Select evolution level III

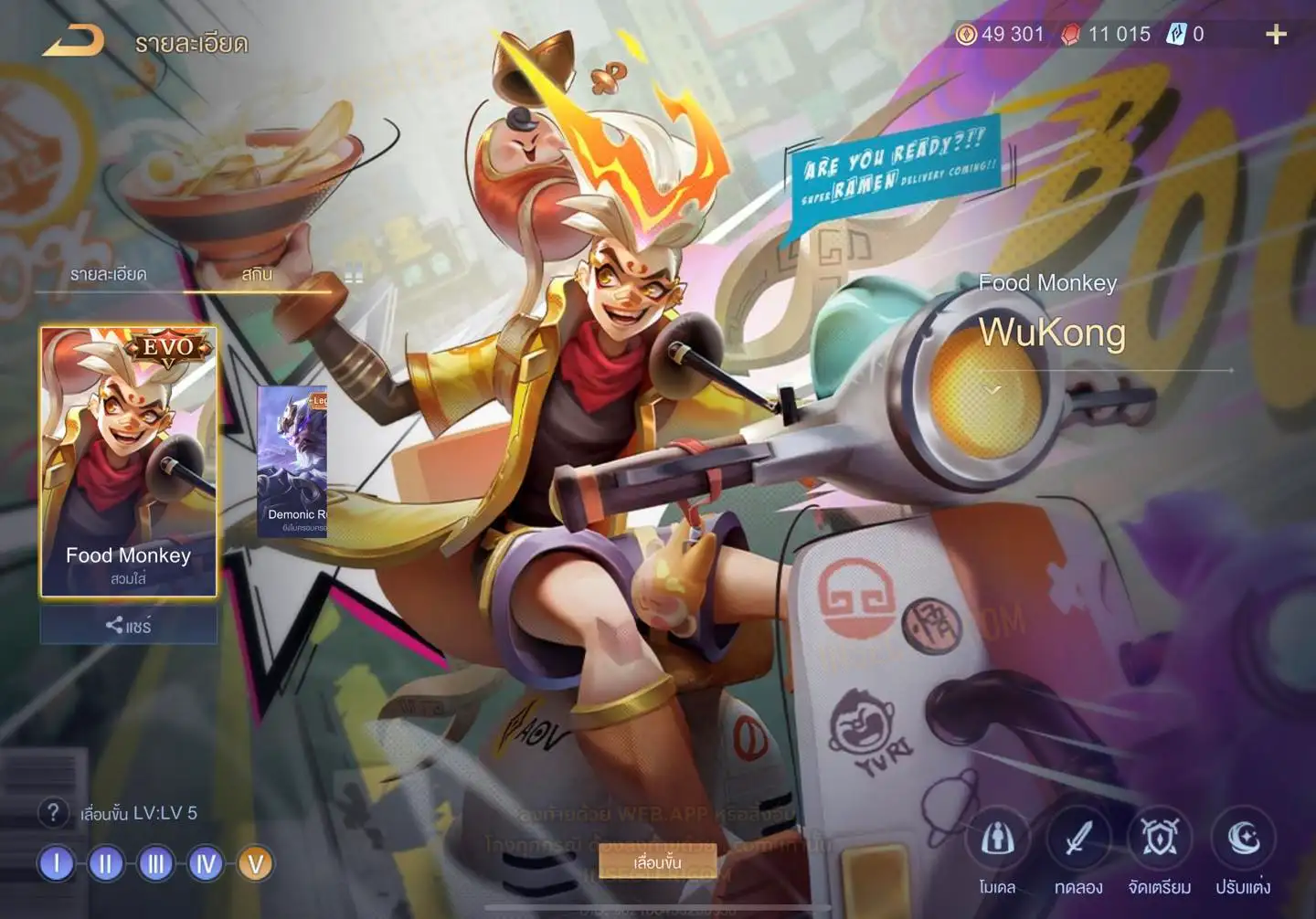(x=156, y=863)
